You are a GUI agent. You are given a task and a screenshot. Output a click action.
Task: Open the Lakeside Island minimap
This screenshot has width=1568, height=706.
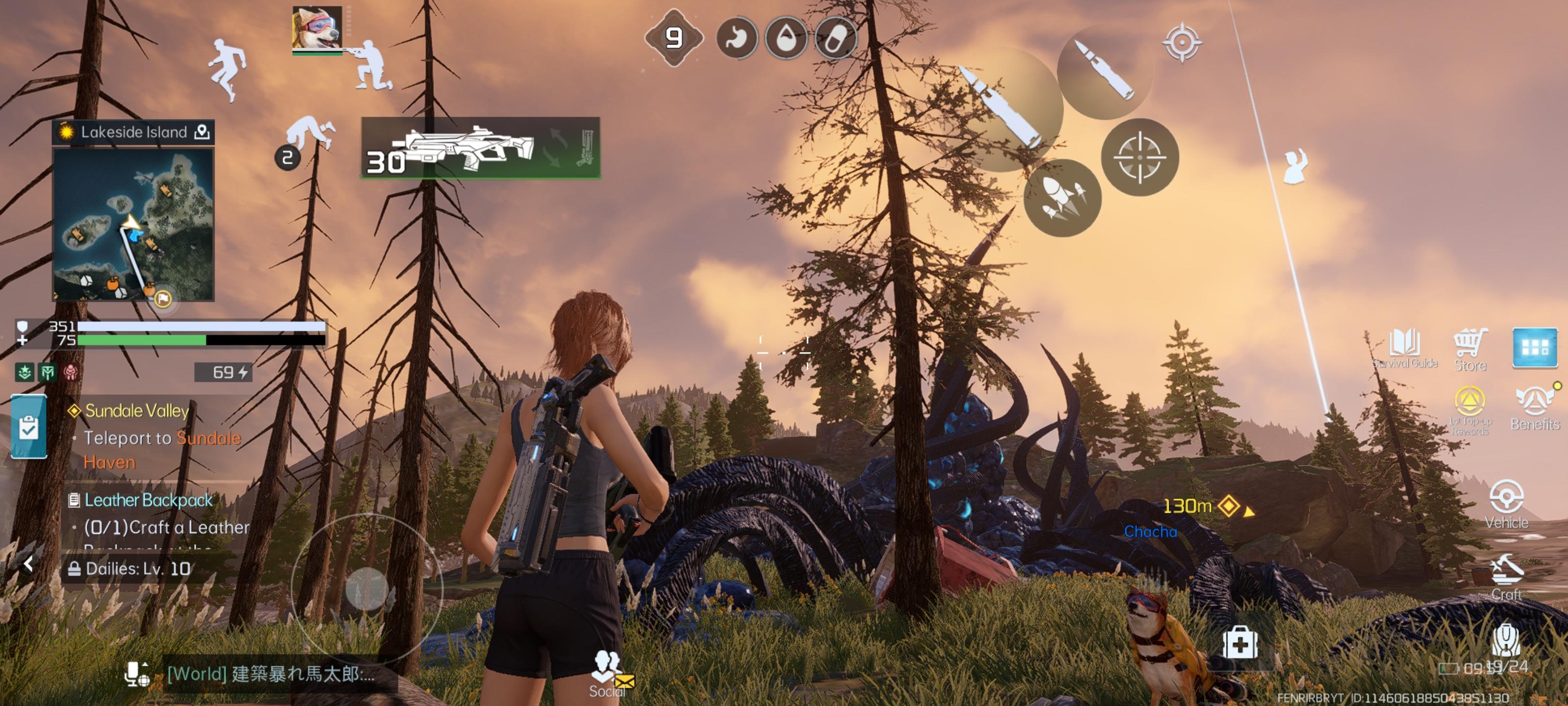tap(133, 224)
